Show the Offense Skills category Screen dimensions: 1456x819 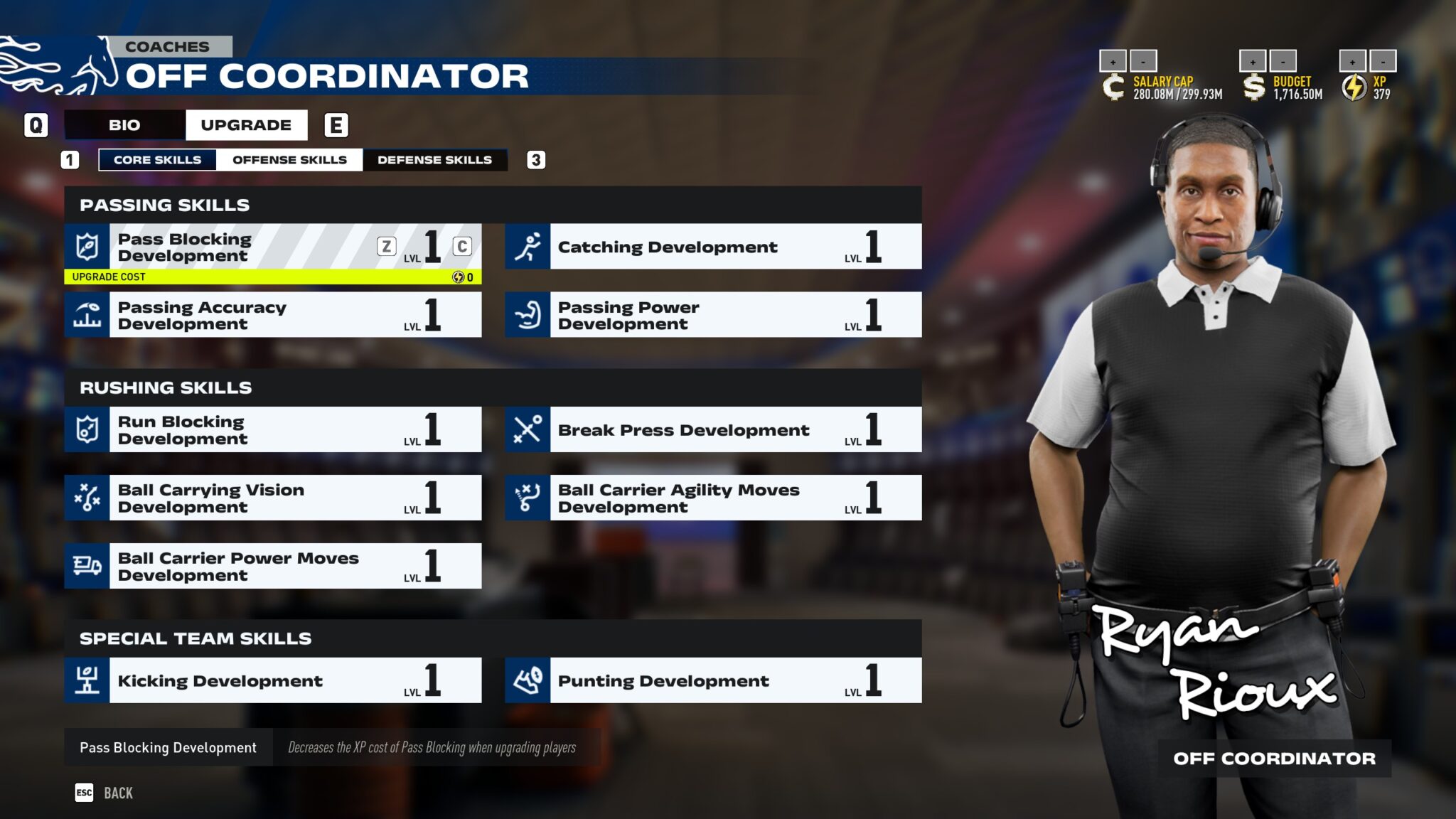pos(289,160)
